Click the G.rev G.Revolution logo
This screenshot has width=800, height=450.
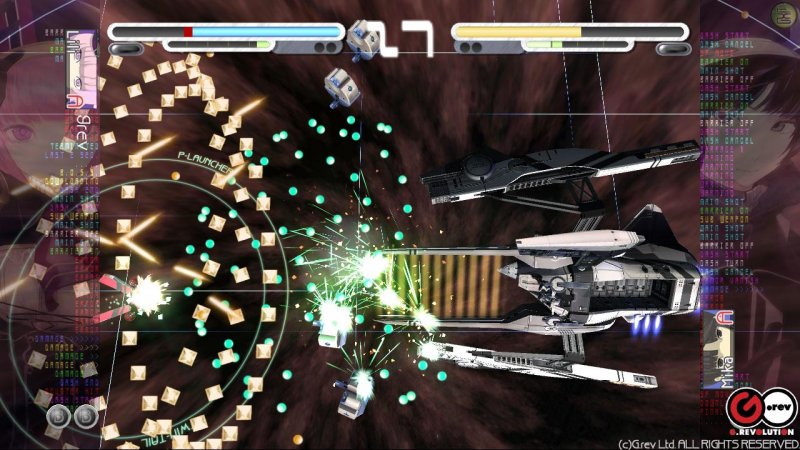(762, 408)
